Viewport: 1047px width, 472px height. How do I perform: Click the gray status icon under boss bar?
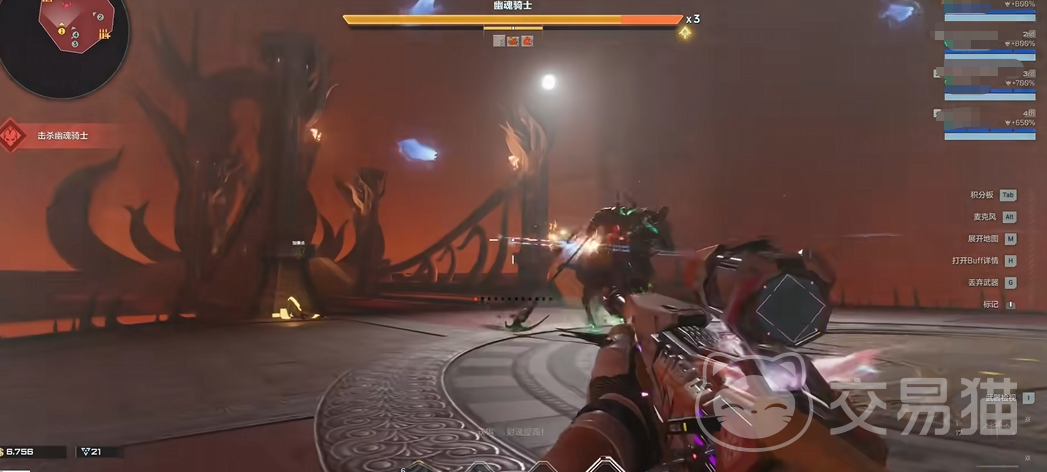(499, 41)
